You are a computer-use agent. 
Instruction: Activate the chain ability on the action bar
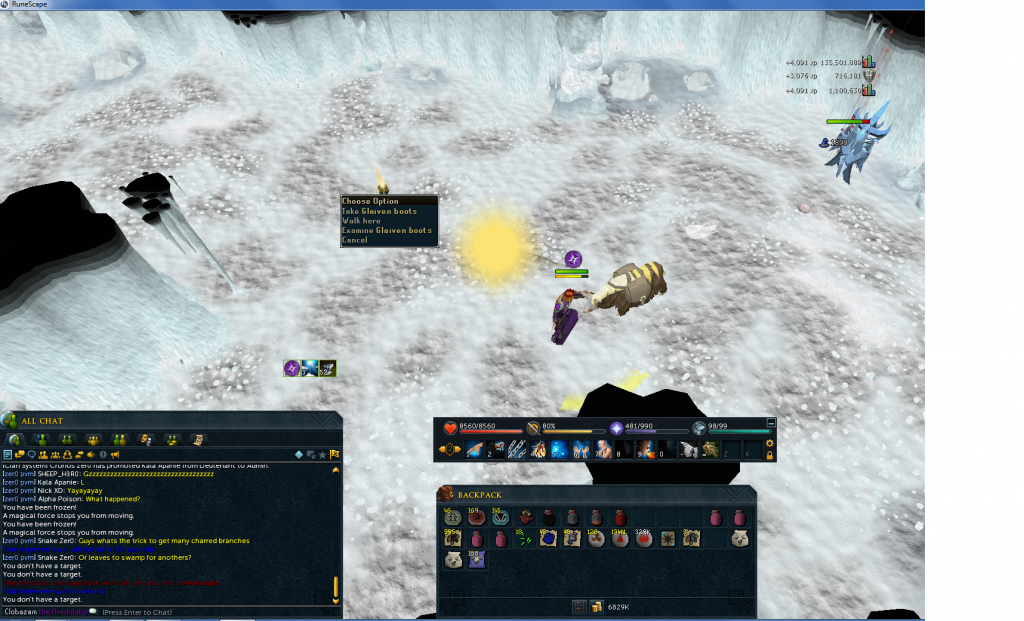pyautogui.click(x=517, y=449)
